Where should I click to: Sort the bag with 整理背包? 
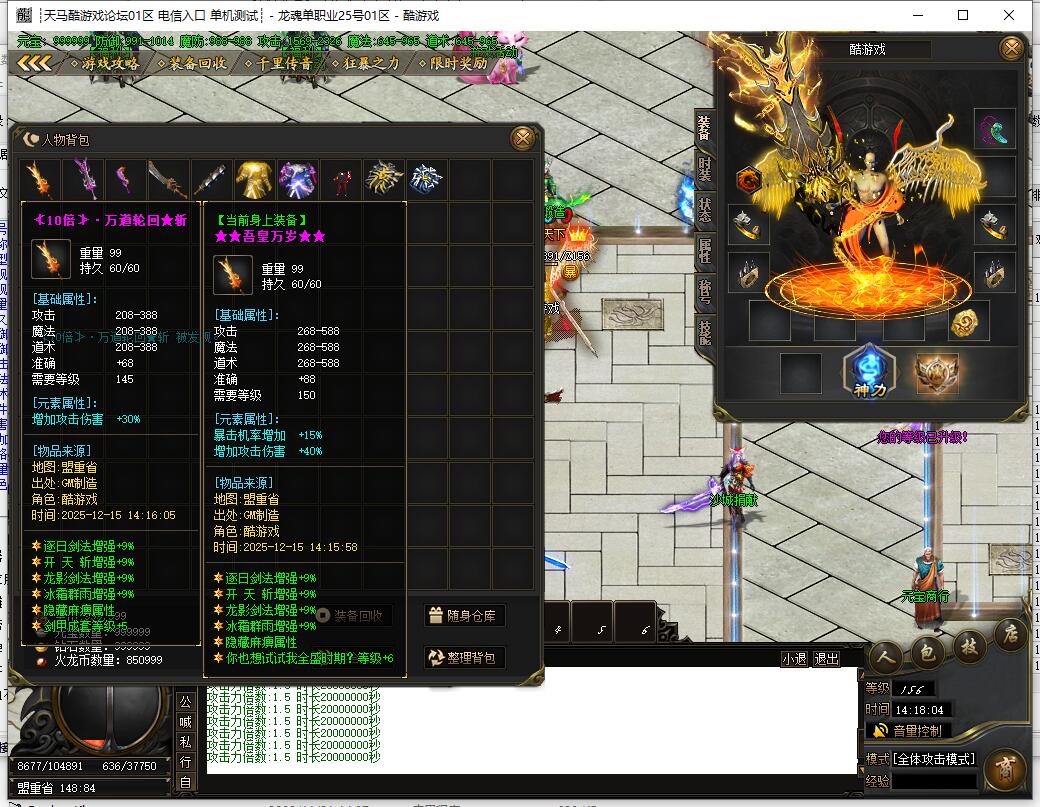(463, 657)
